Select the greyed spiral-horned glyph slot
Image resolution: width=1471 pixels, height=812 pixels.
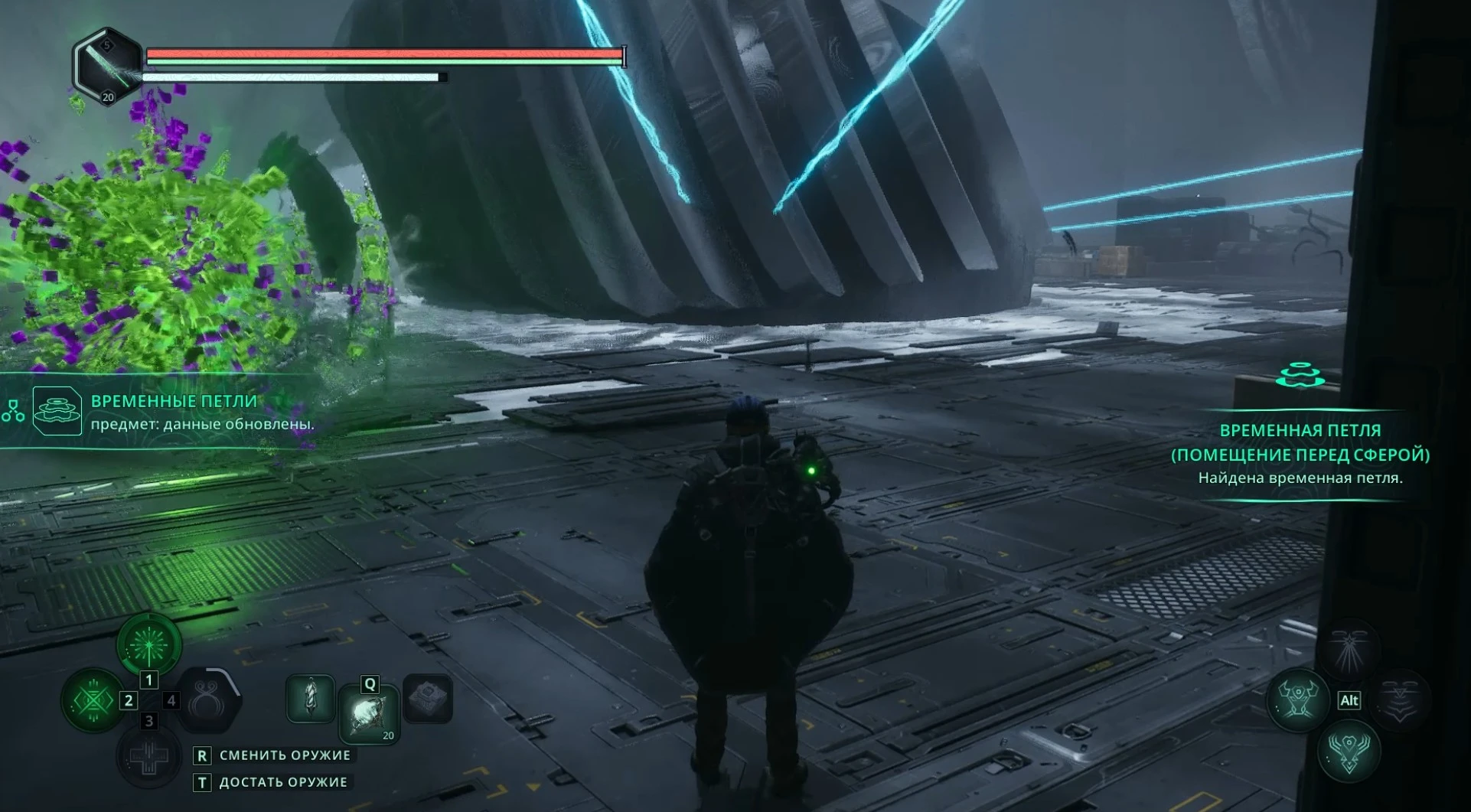pyautogui.click(x=206, y=700)
